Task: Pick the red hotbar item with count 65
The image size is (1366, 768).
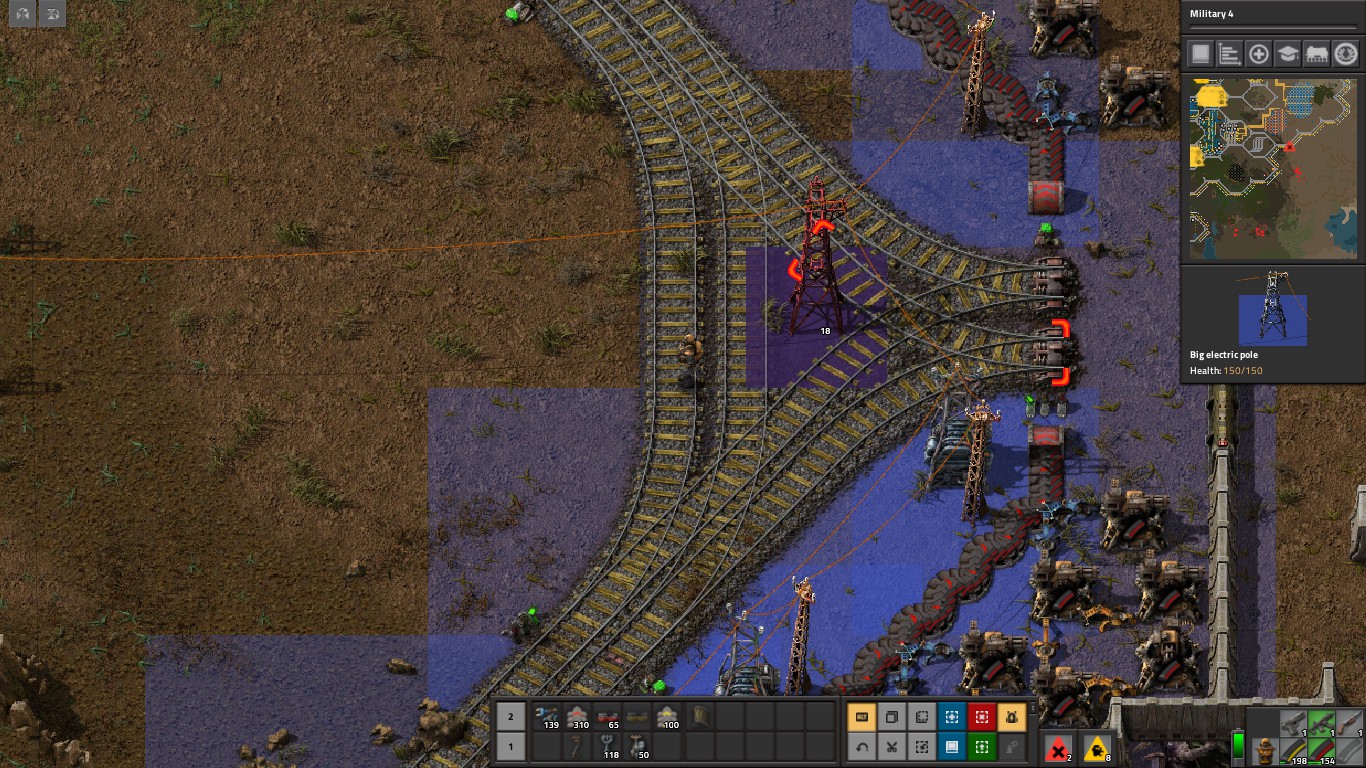Action: [x=607, y=716]
